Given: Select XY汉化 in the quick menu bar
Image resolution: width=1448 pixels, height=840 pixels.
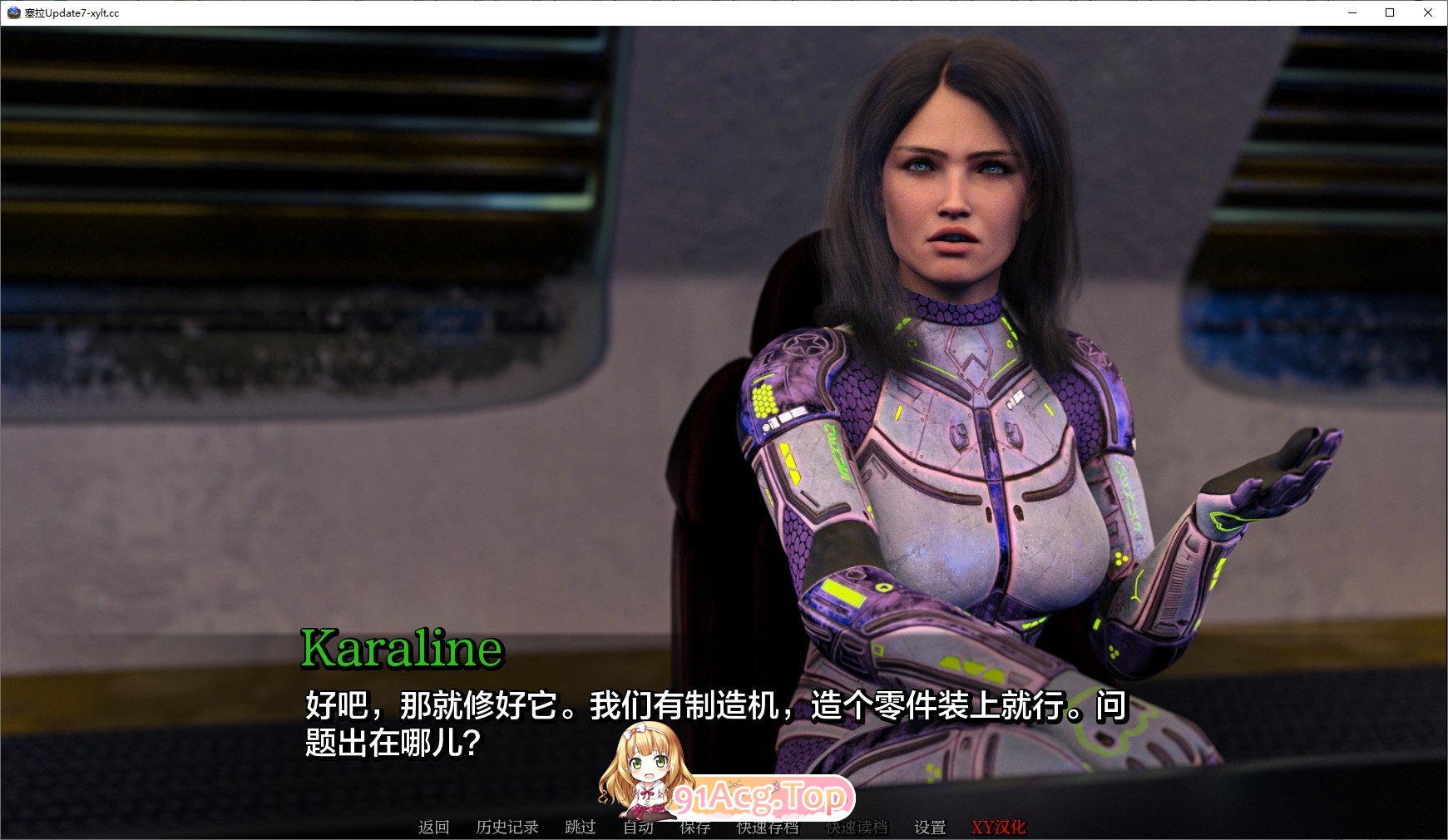Looking at the screenshot, I should click(x=1000, y=828).
